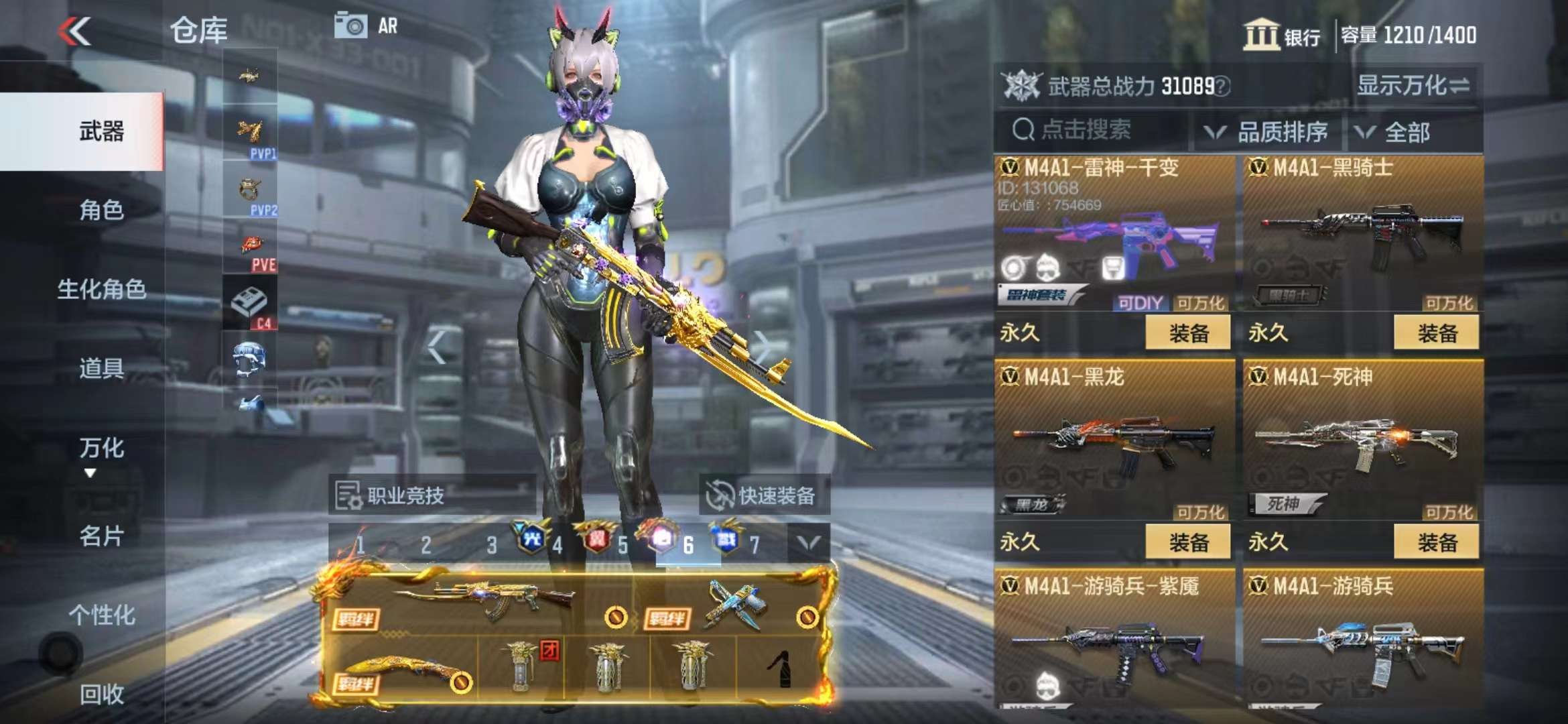Switch to the 生化角色 tab

(101, 290)
